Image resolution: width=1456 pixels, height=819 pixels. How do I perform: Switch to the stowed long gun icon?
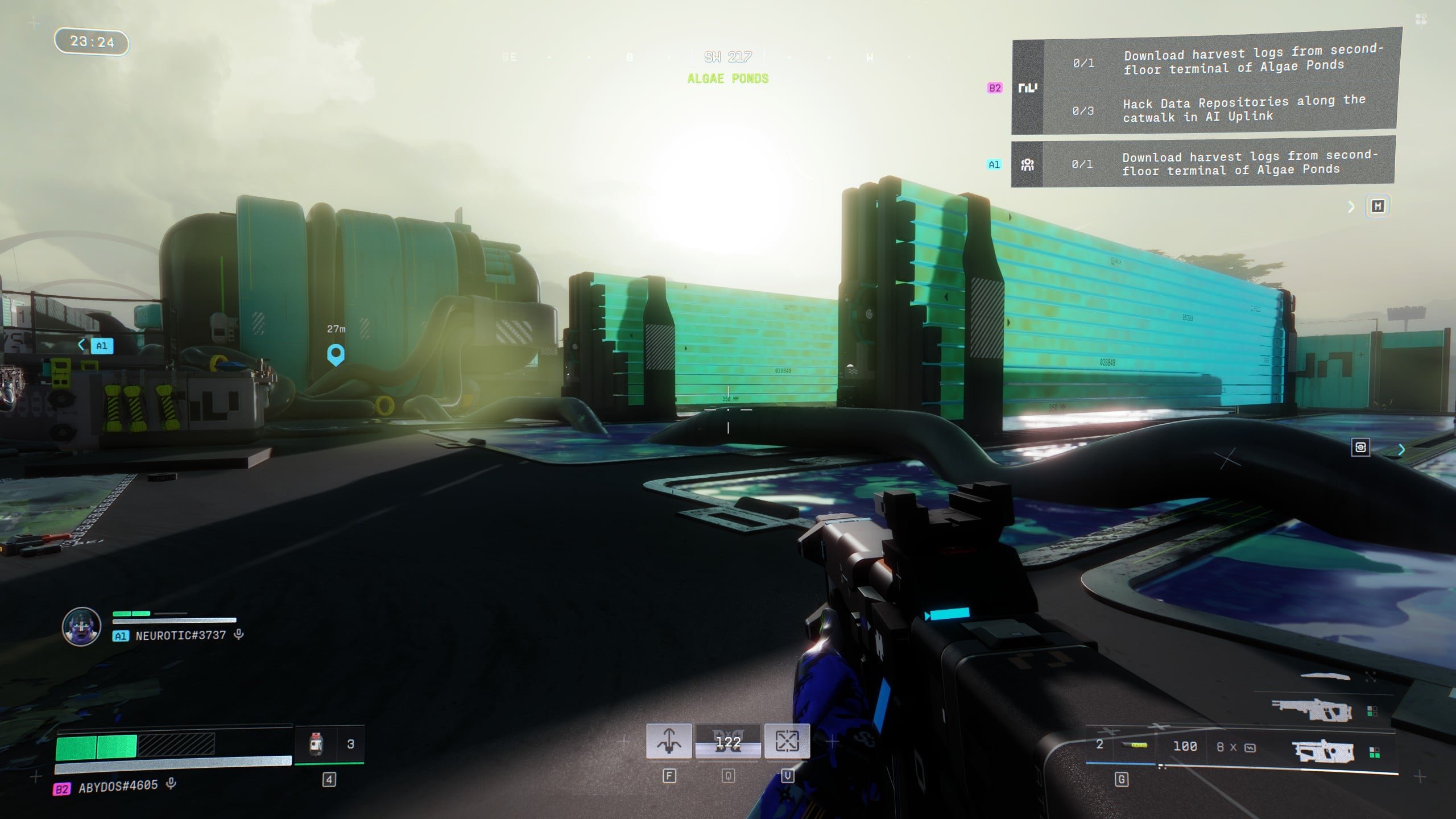pyautogui.click(x=1310, y=709)
